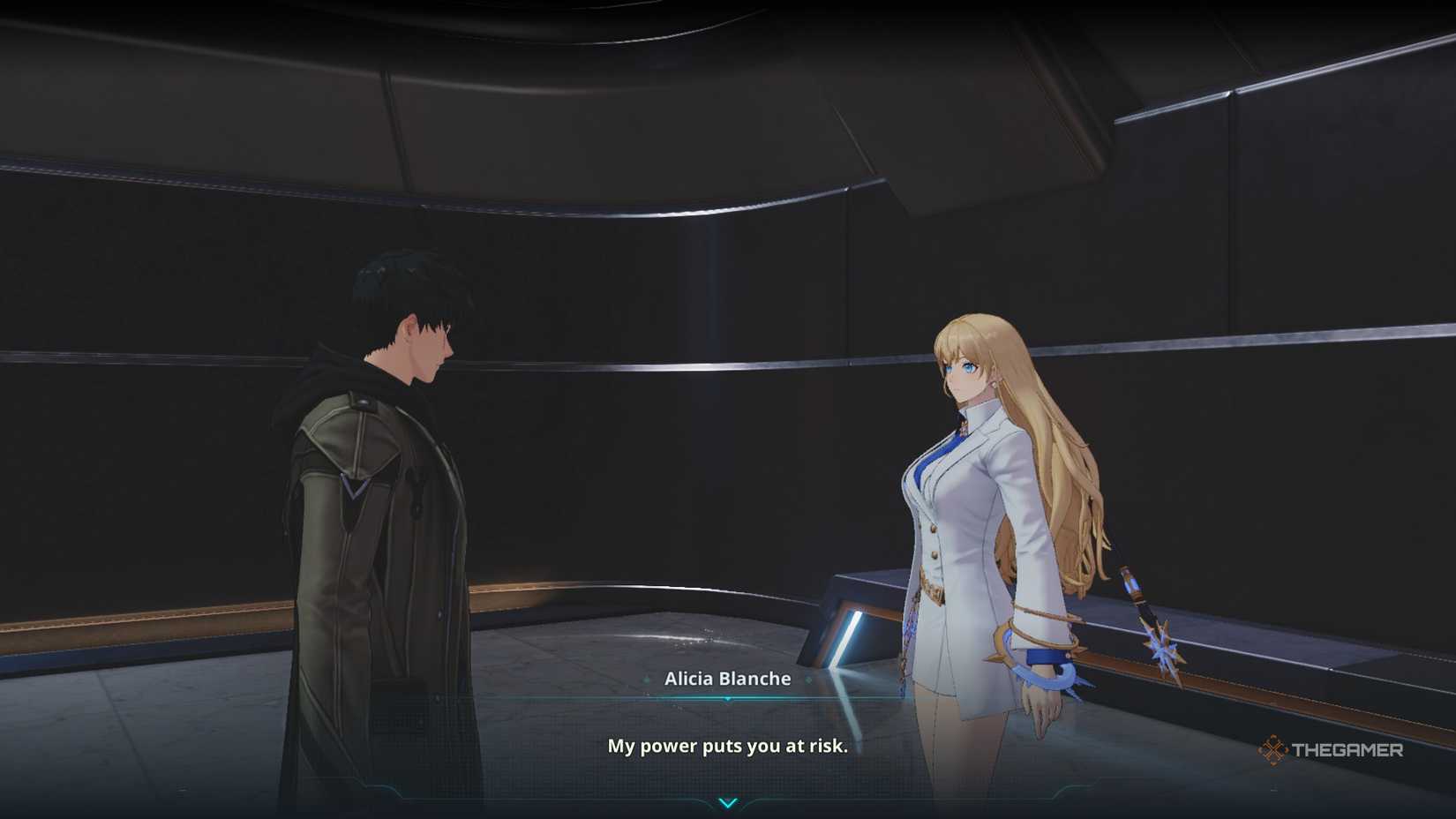
Task: Click the teal diamond icon left of the nameplate
Action: coord(647,680)
